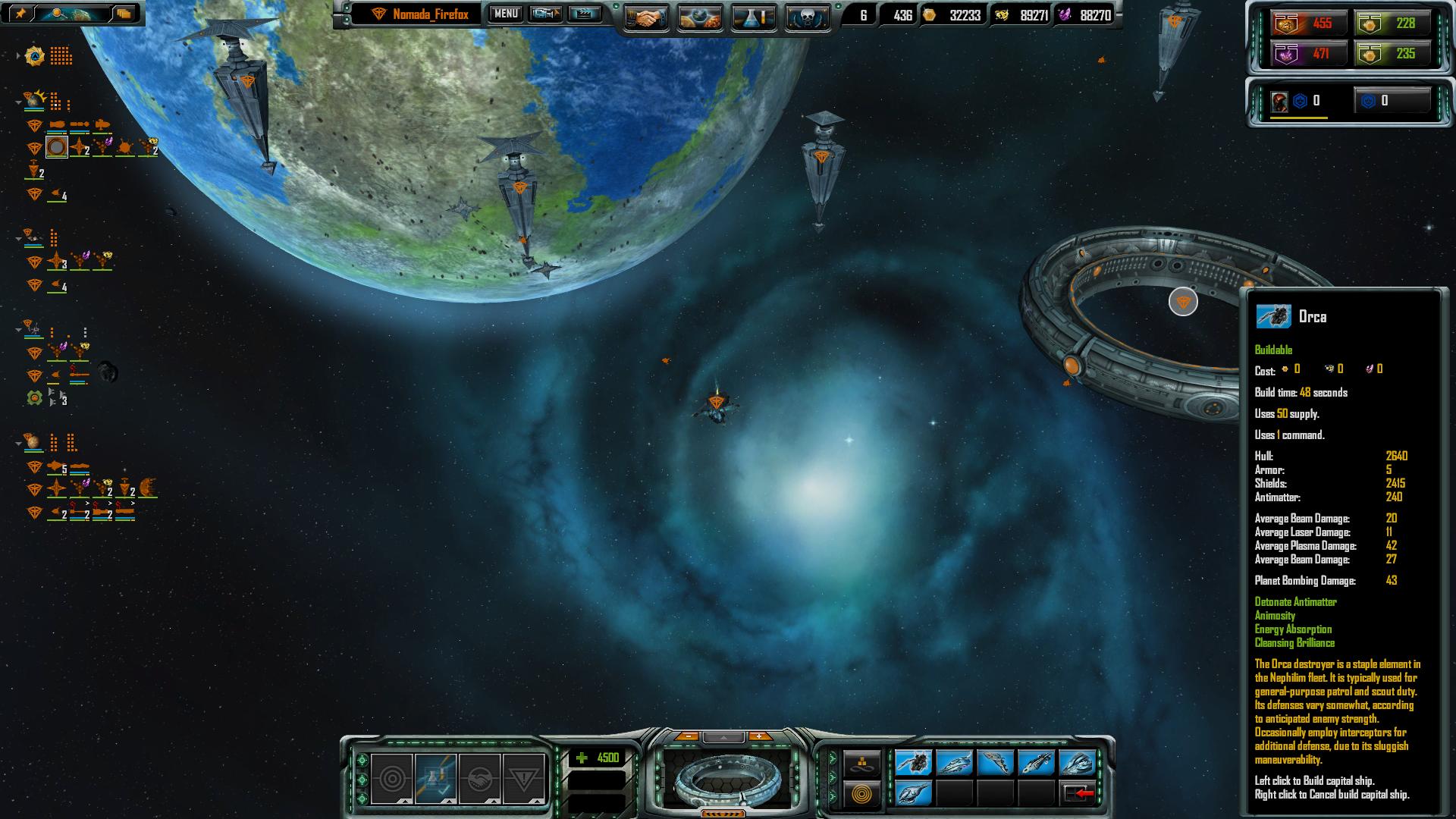Viewport: 1456px width, 819px height.
Task: Open the research flask screen
Action: (754, 17)
